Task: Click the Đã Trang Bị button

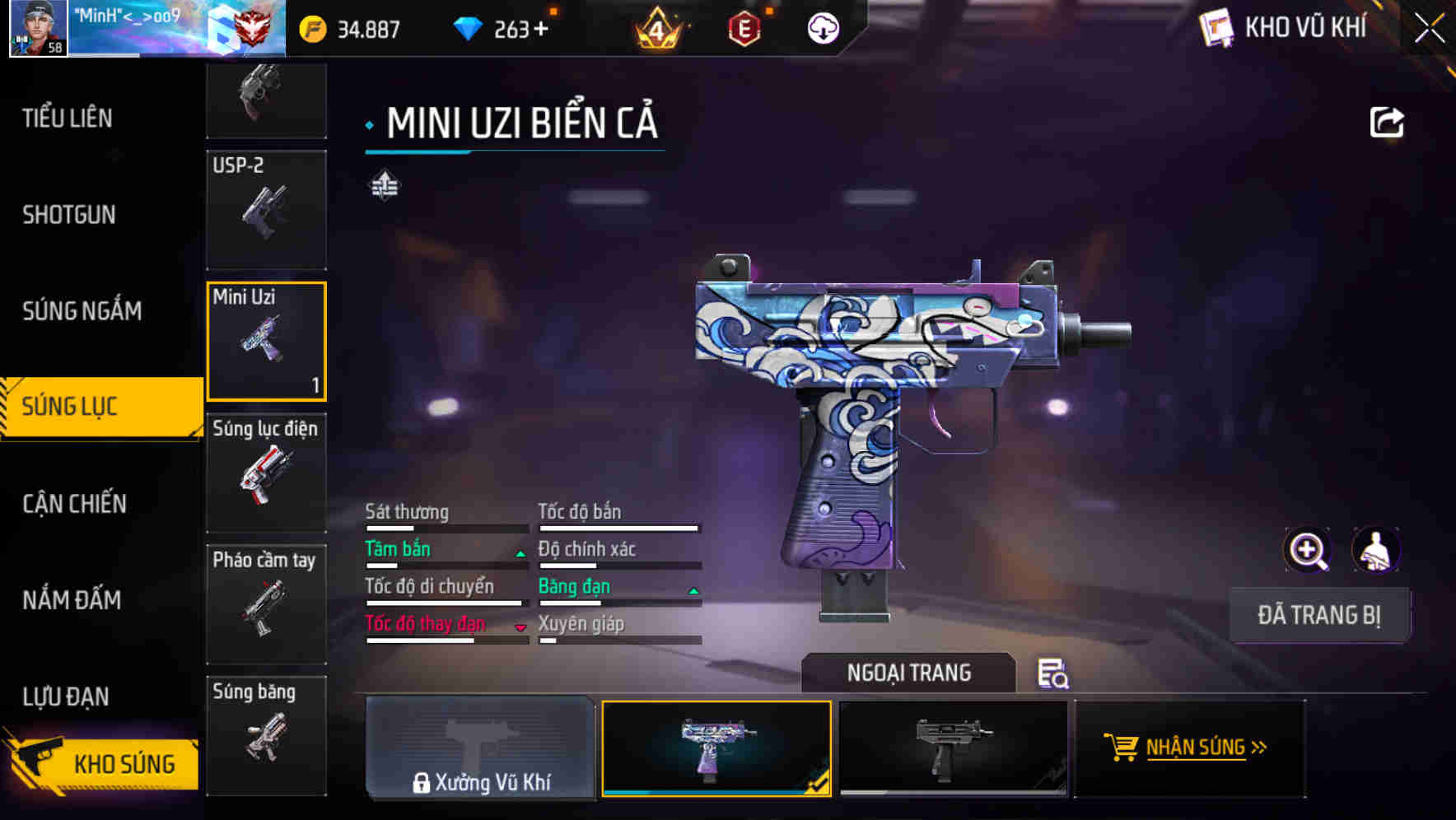Action: 1318,615
